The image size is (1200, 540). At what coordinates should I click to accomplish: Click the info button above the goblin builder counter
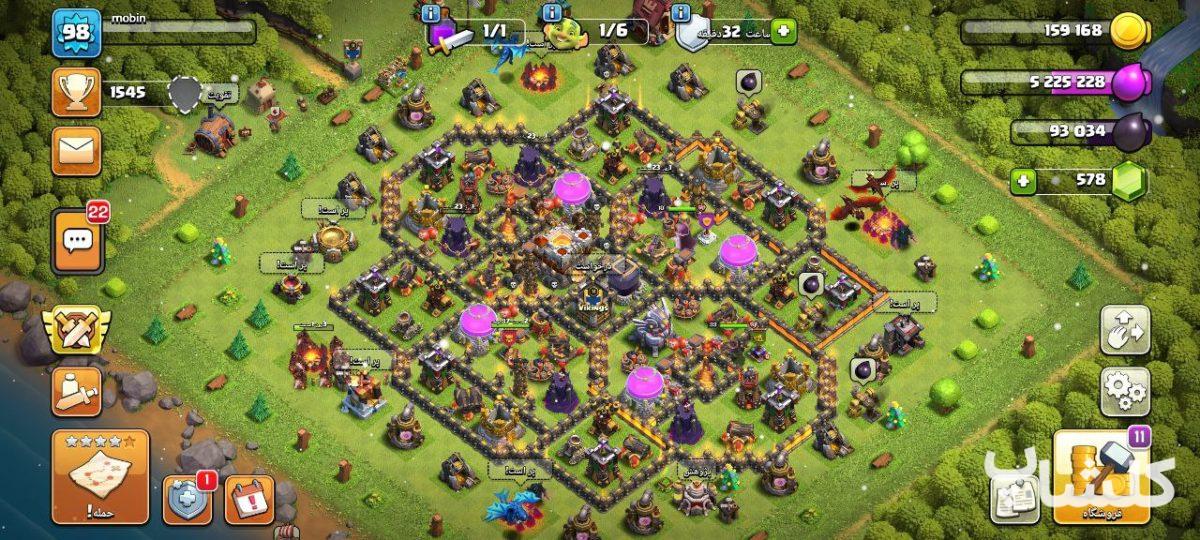click(x=551, y=13)
